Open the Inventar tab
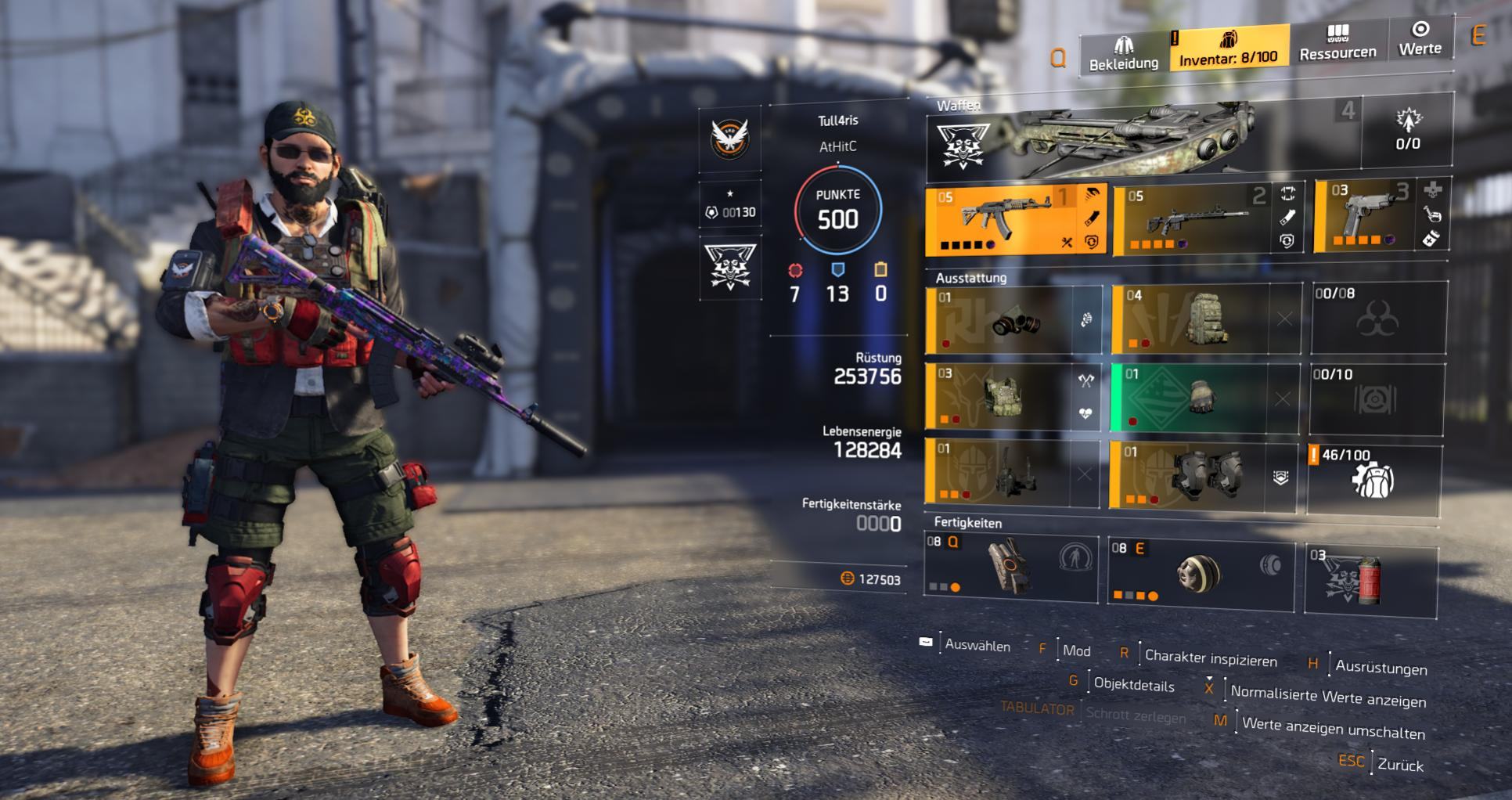Viewport: 1512px width, 800px height. click(1228, 48)
